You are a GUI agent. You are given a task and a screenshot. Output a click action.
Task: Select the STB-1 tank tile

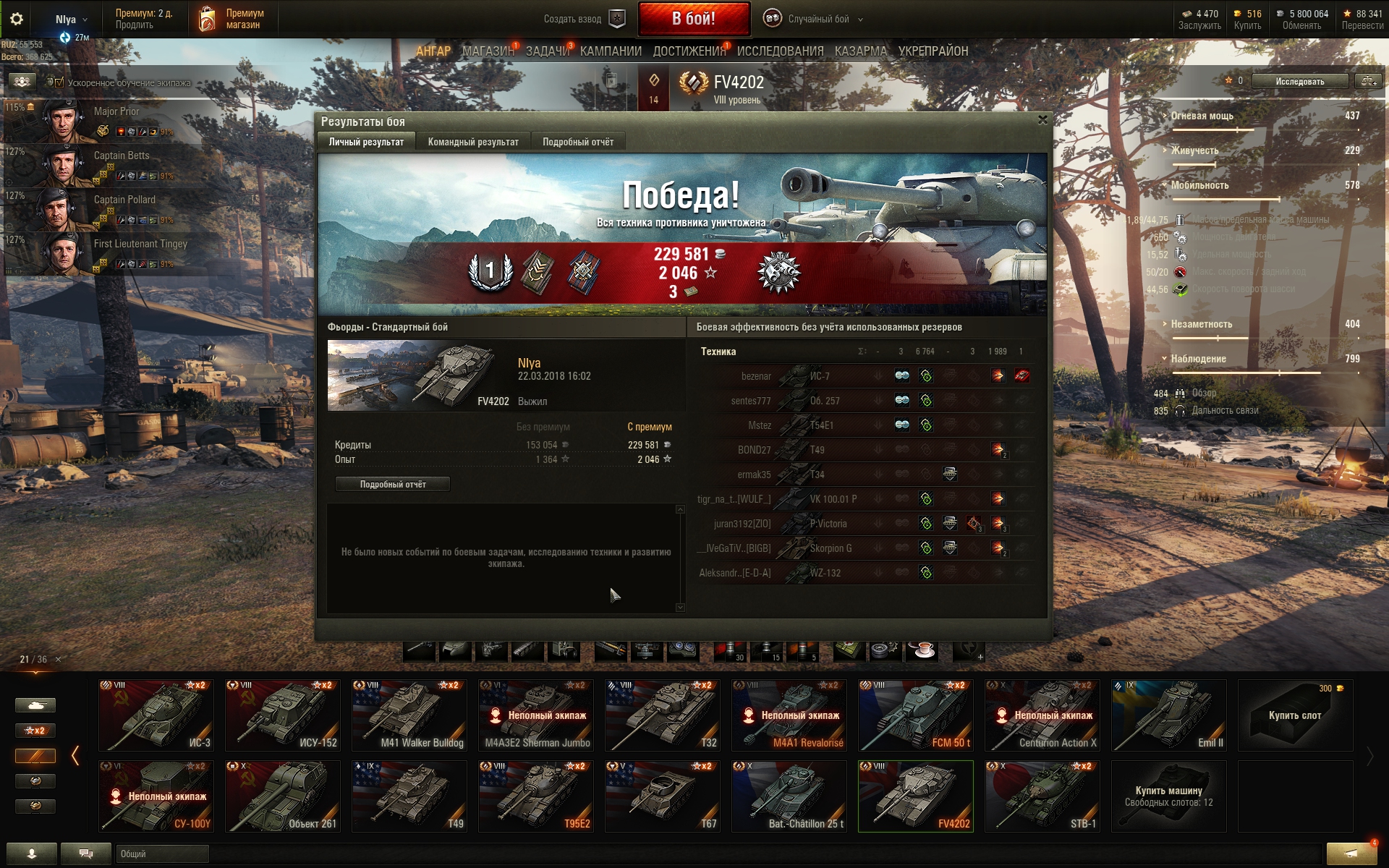tap(1042, 796)
